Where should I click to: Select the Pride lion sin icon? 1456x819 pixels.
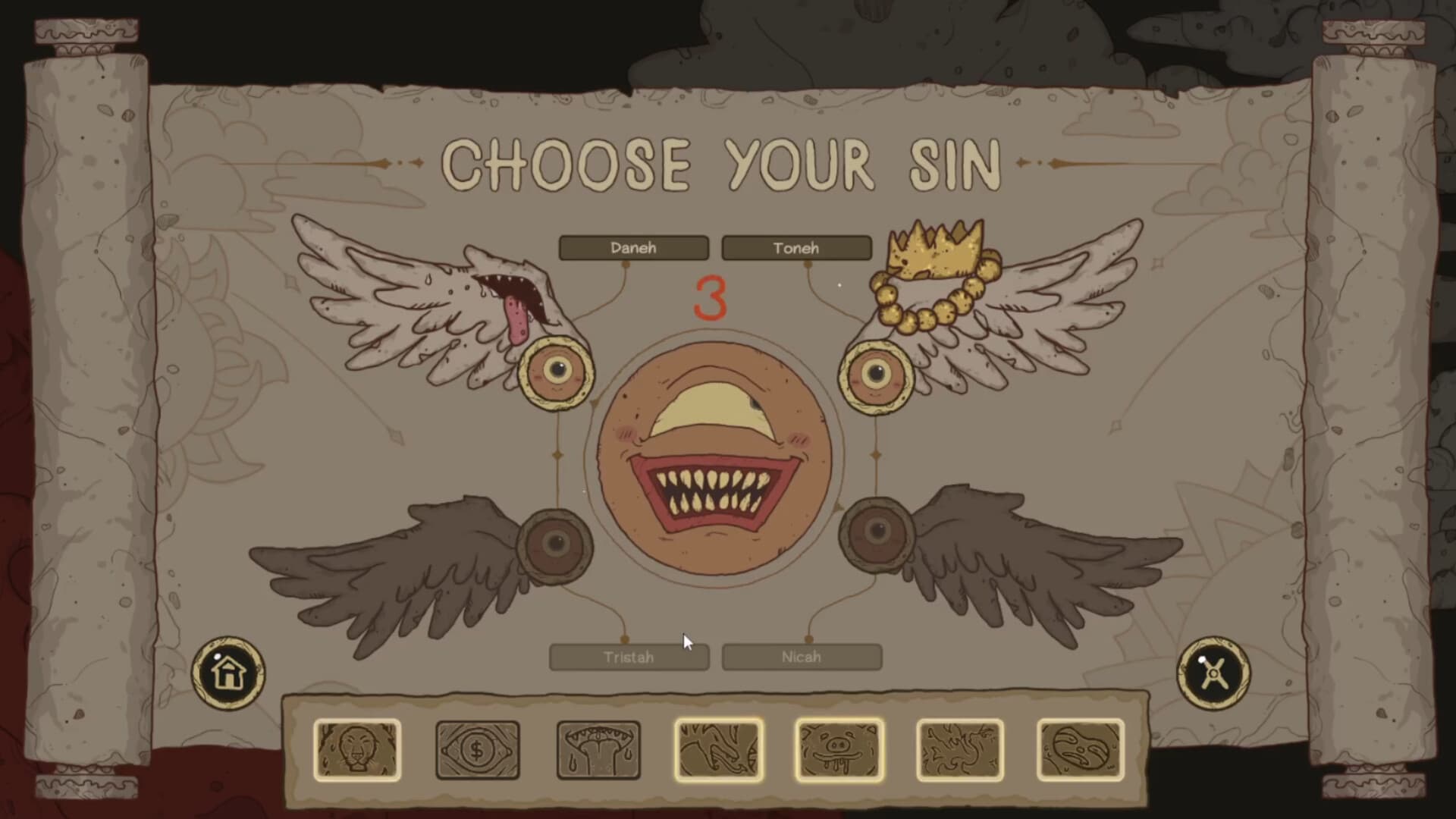pyautogui.click(x=356, y=749)
